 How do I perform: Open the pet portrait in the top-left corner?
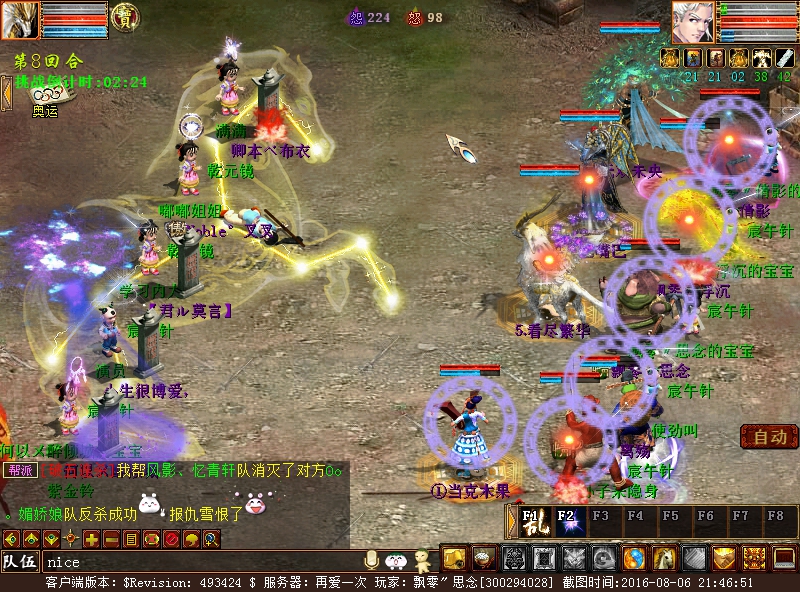(x=20, y=20)
